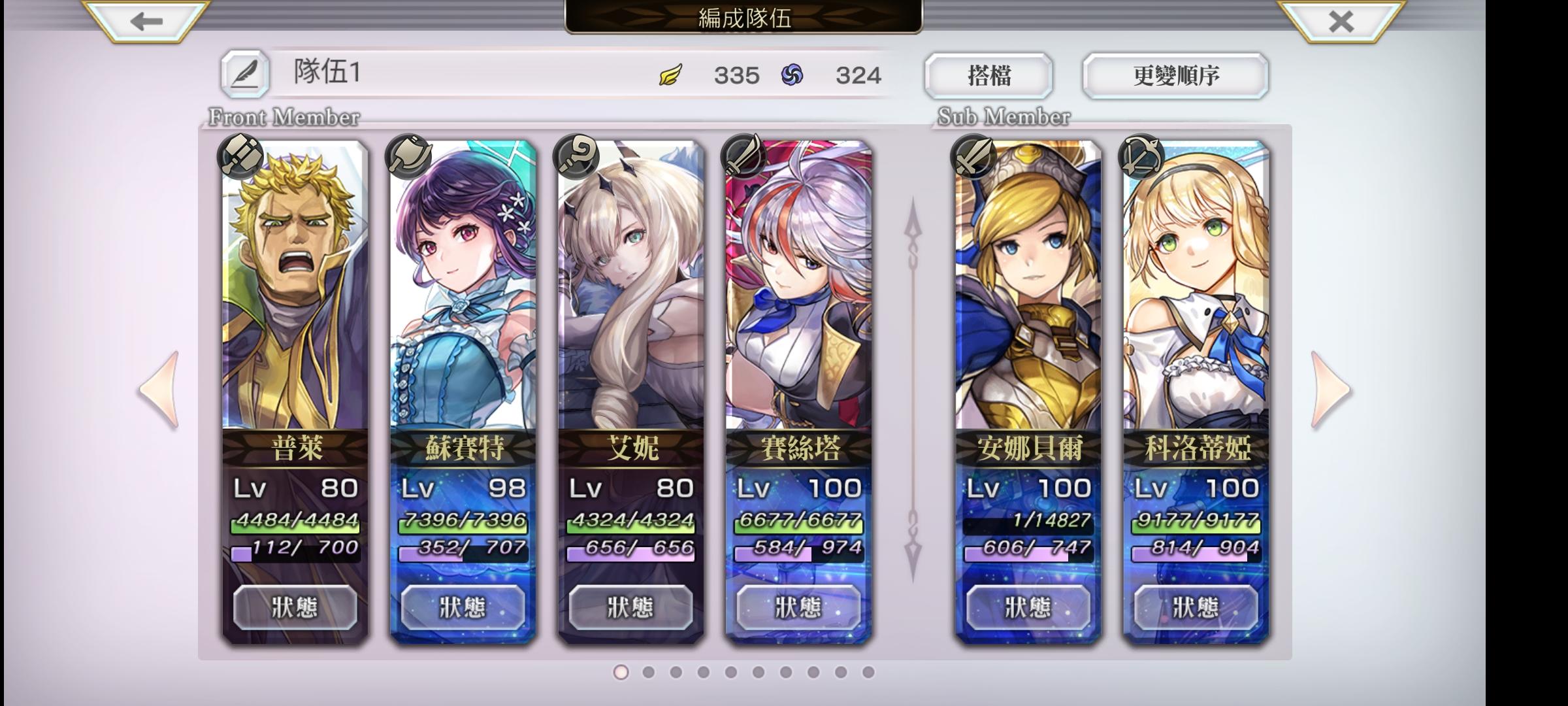Click the bow weapon icon on 科洛蒂婭's card
Image resolution: width=1568 pixels, height=706 pixels.
[1140, 157]
